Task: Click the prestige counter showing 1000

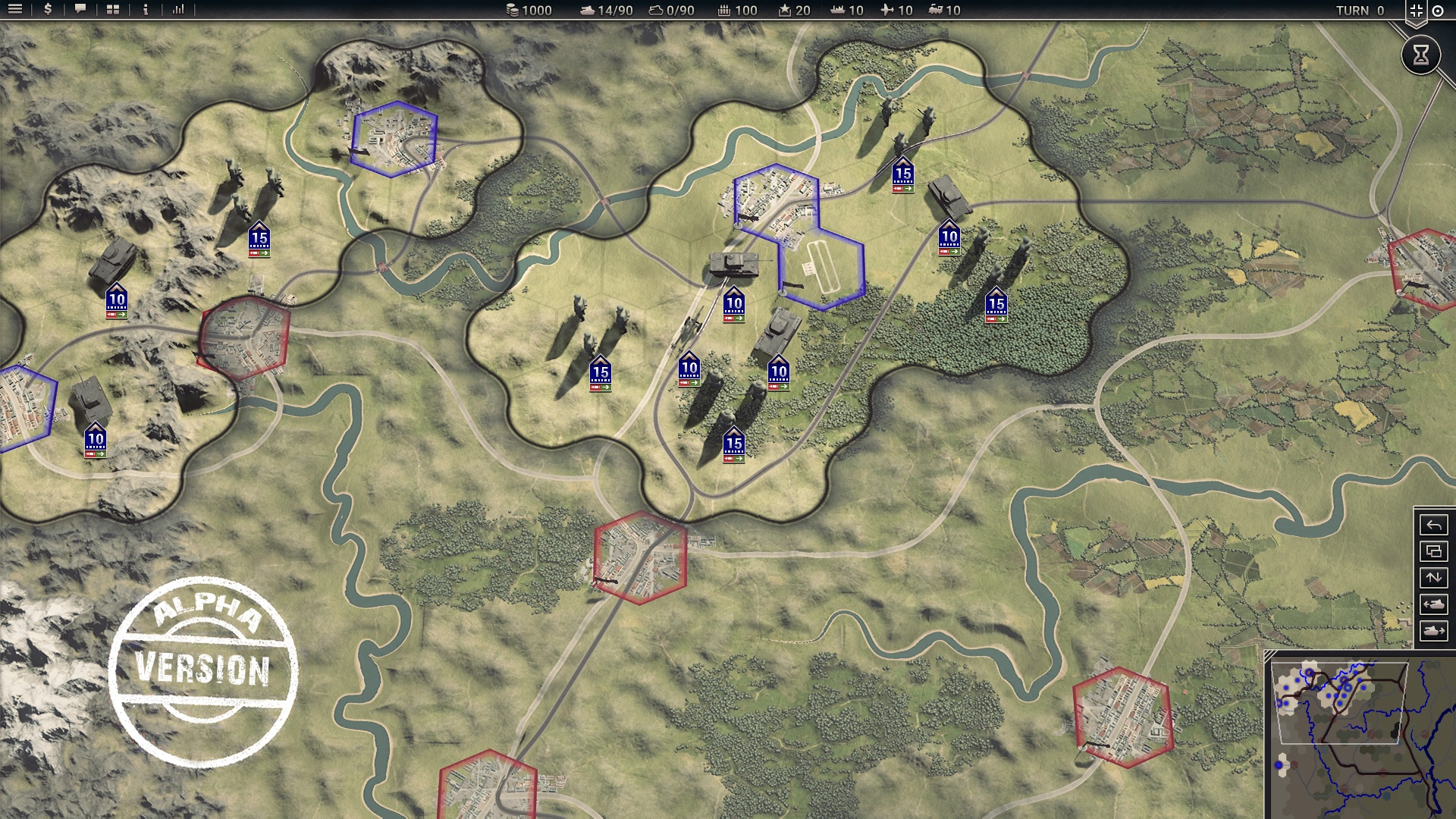Action: [529, 11]
